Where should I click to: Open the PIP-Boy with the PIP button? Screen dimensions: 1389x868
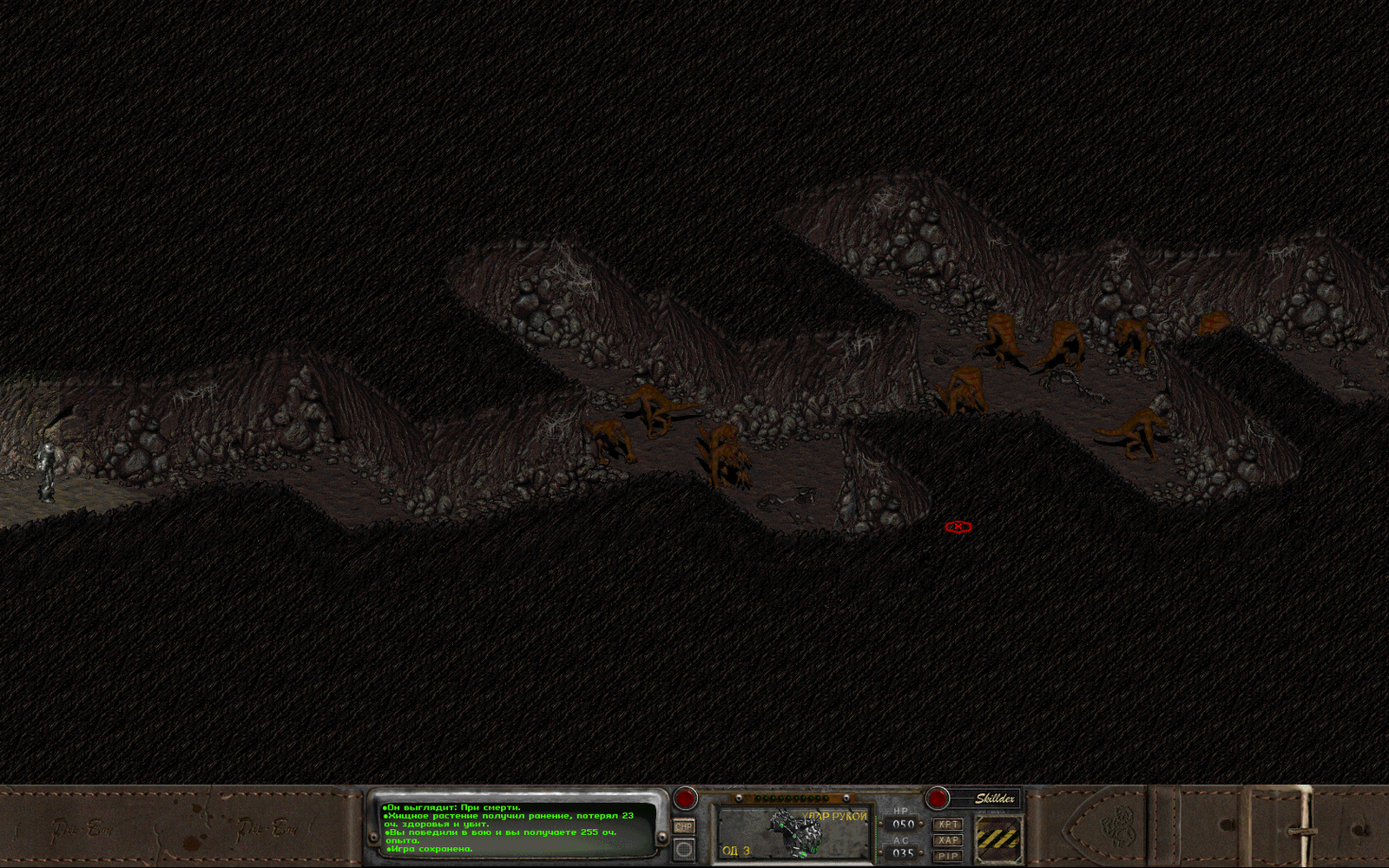coord(948,856)
